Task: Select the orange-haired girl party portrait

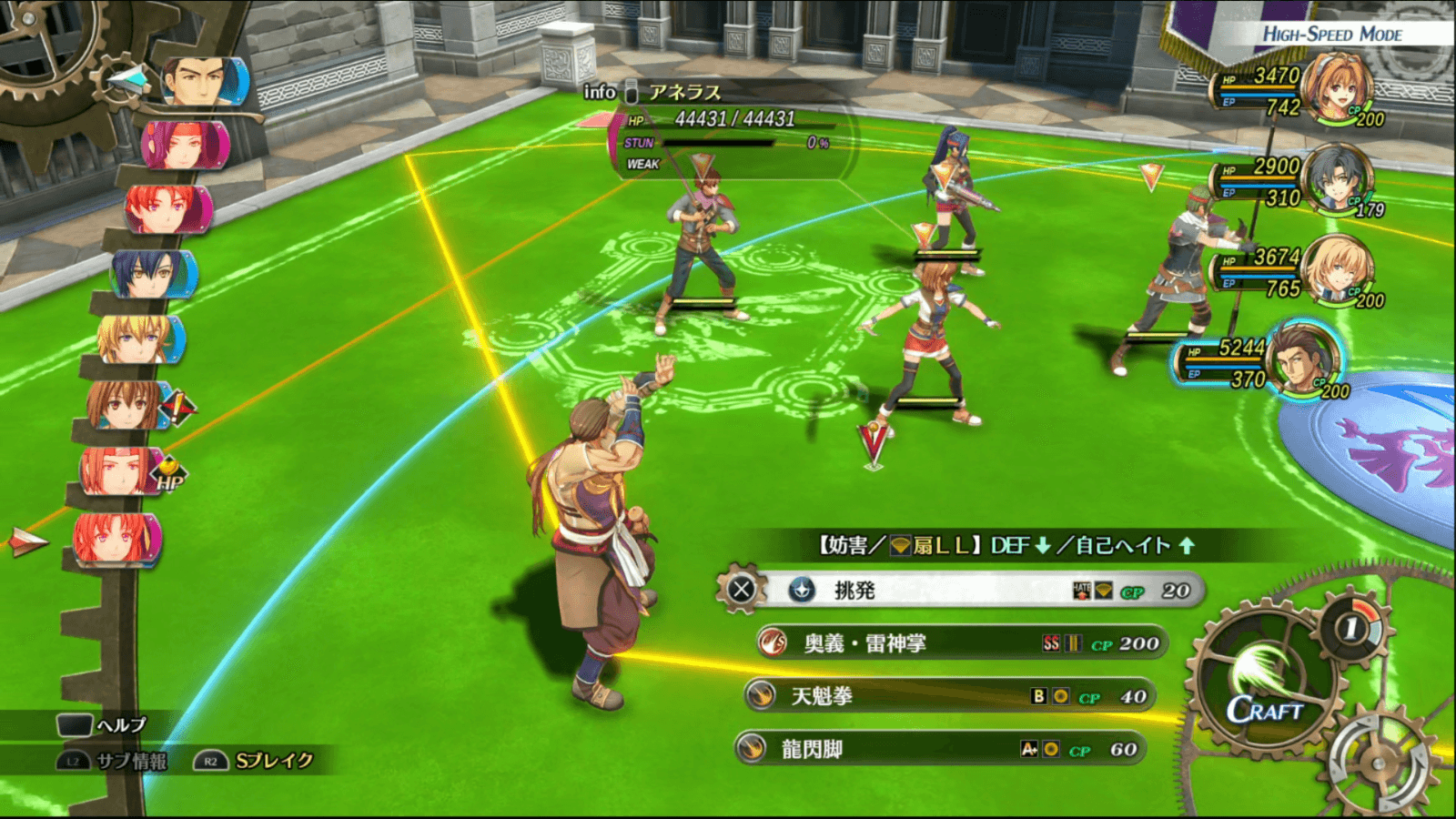Action: click(1337, 88)
